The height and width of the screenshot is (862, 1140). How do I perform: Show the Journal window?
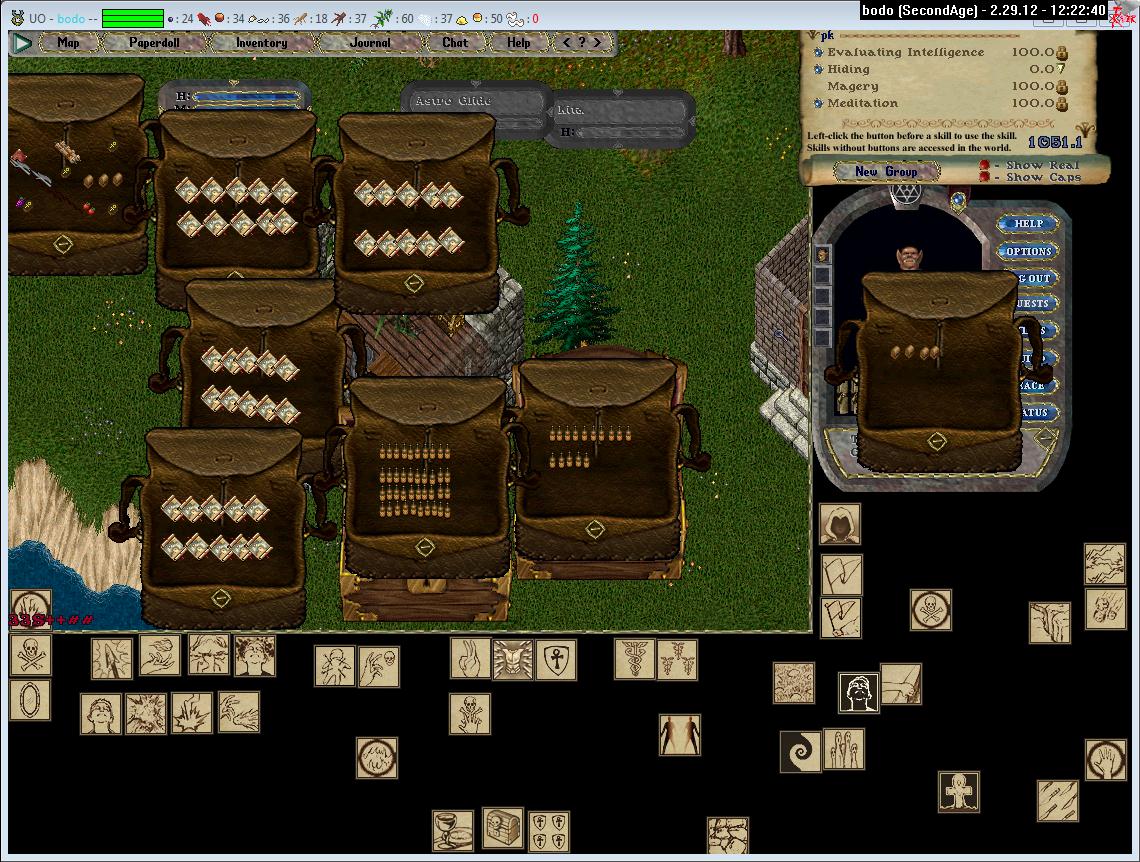[x=370, y=43]
